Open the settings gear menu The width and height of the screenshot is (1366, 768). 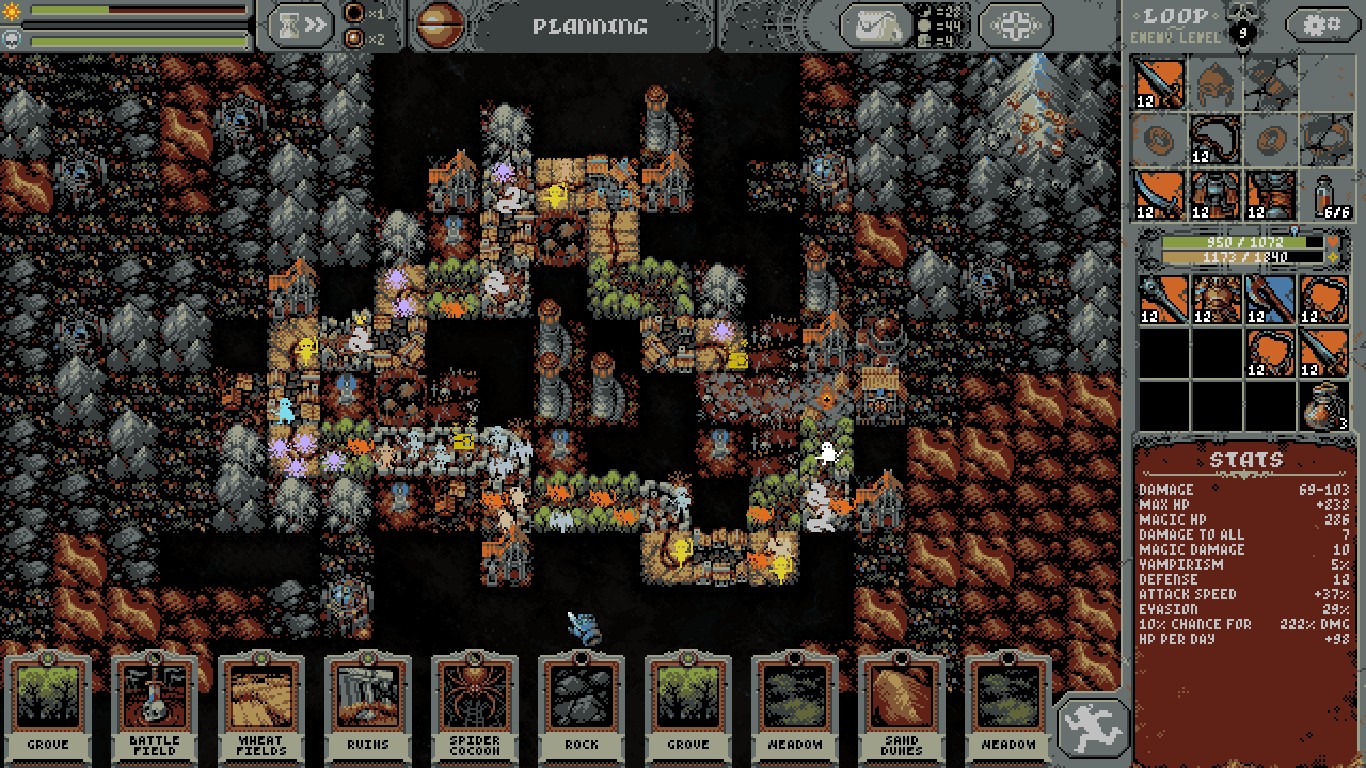[1320, 25]
